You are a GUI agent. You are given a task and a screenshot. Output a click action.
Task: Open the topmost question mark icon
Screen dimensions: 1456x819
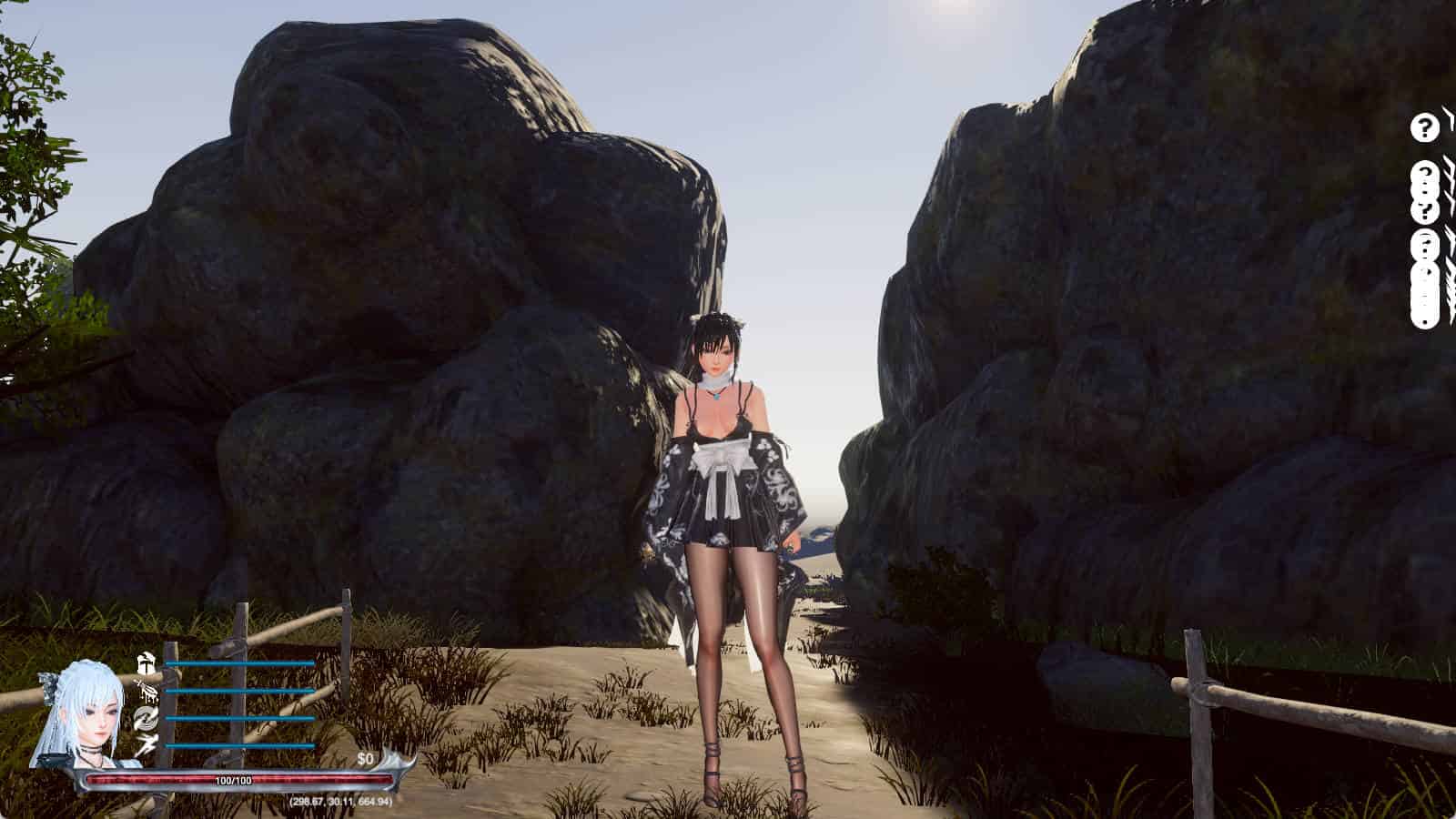(1421, 127)
